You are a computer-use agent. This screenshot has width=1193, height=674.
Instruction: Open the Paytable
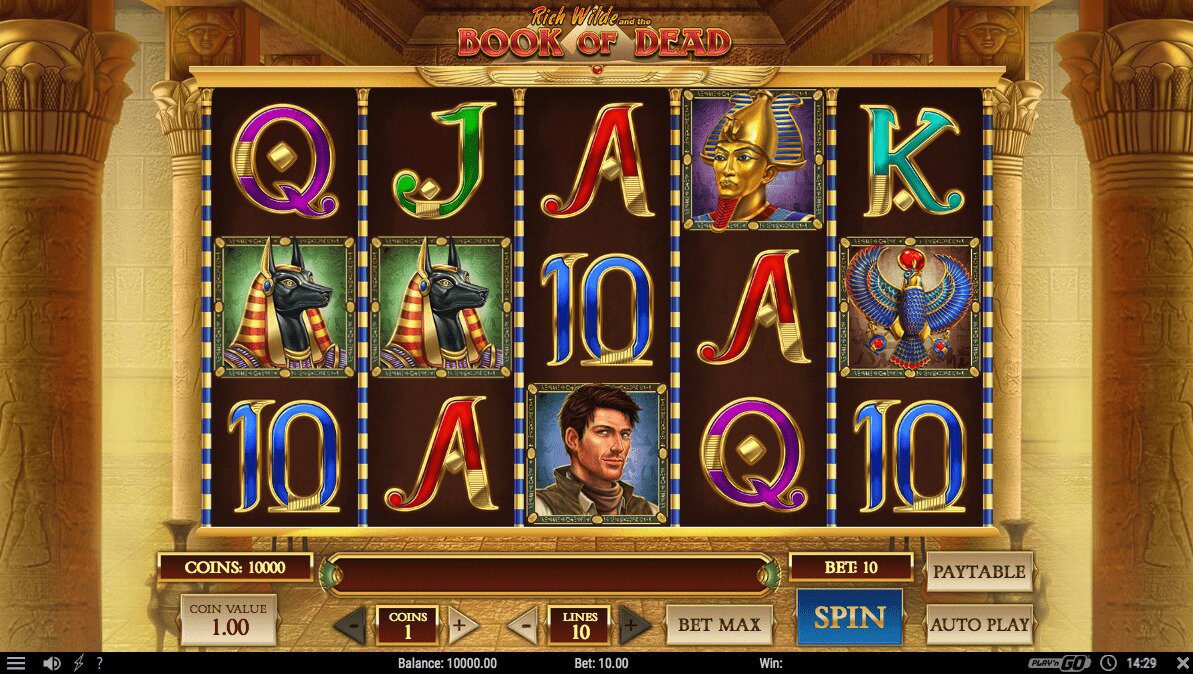coord(979,572)
